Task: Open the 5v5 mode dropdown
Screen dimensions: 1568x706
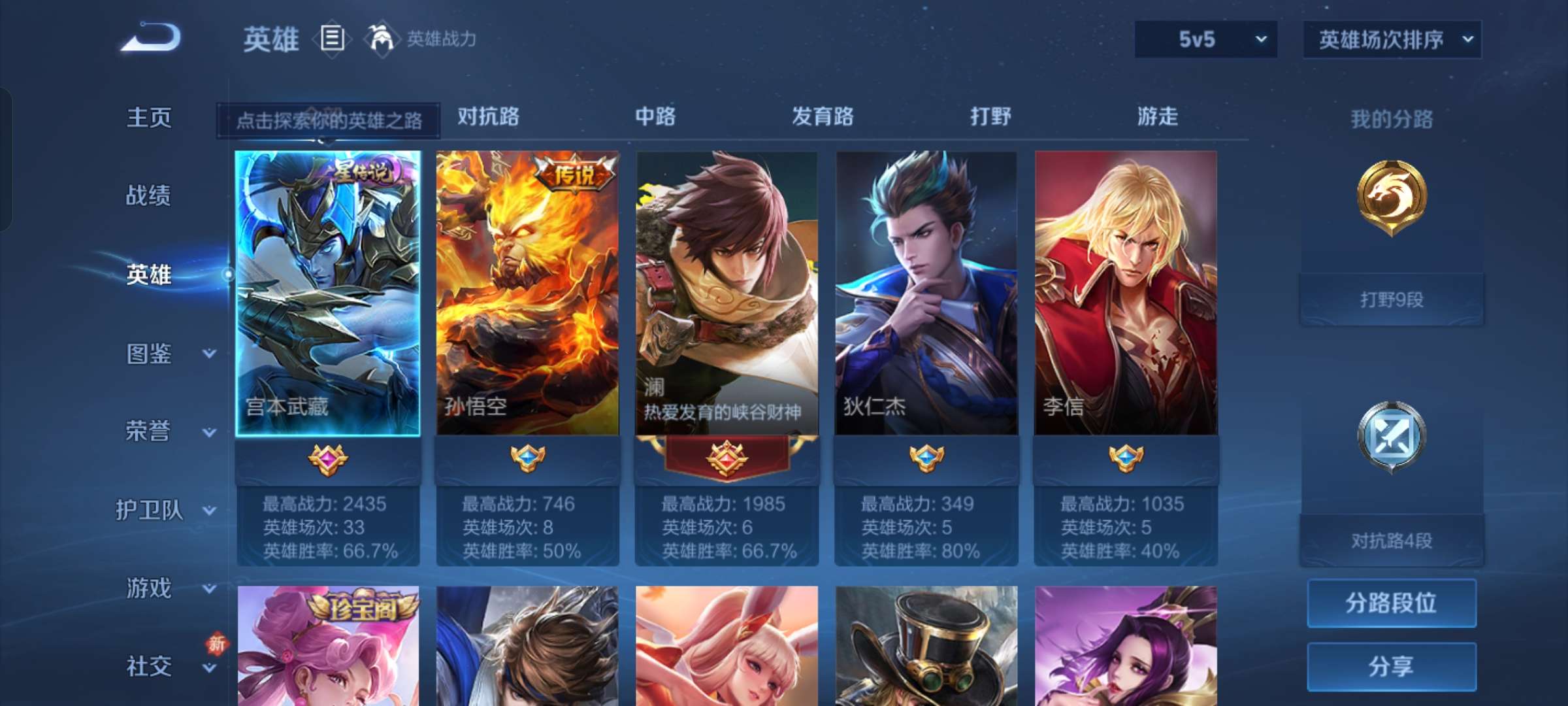Action: click(1205, 39)
